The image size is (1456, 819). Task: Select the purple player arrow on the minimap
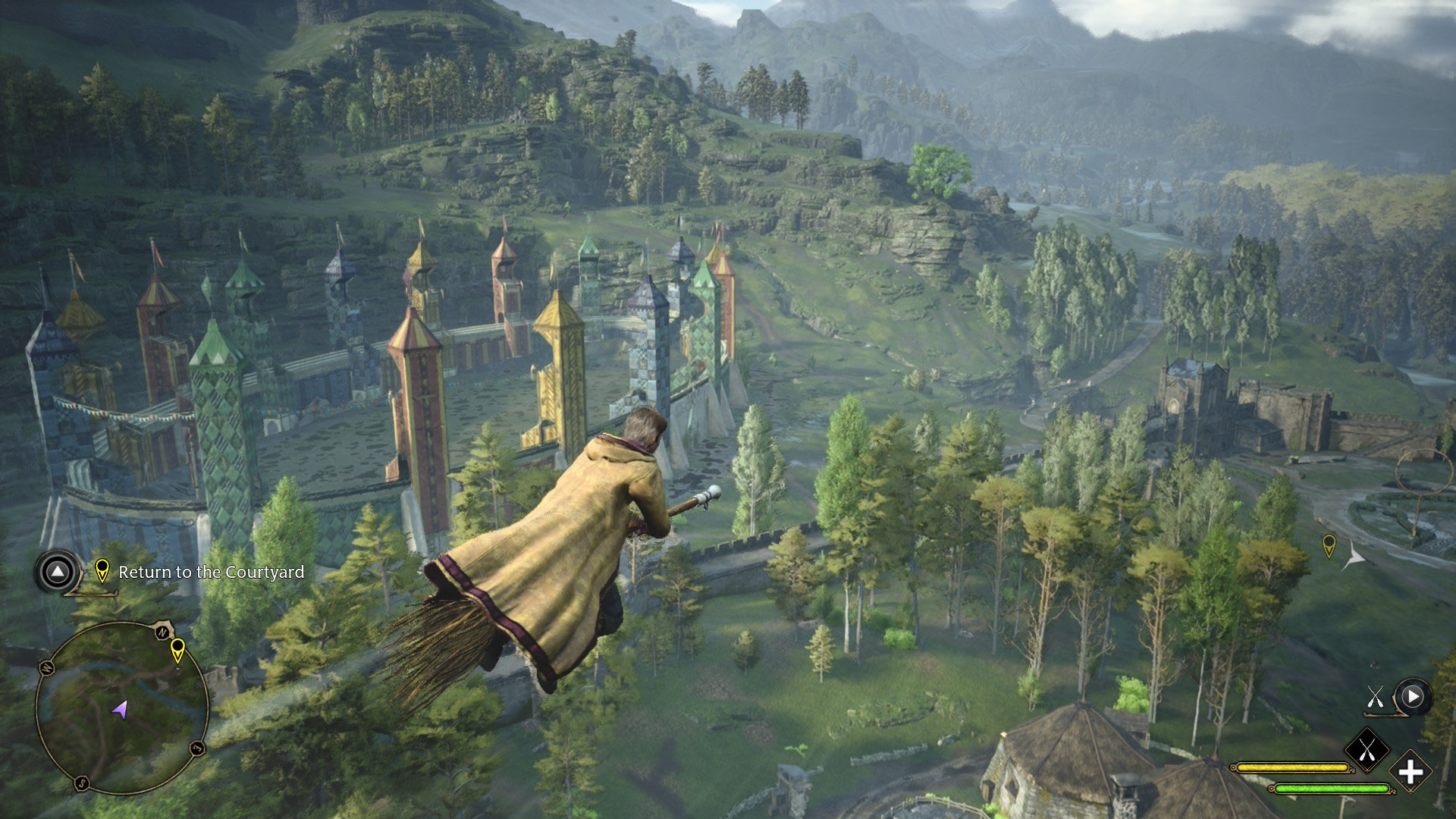point(120,711)
